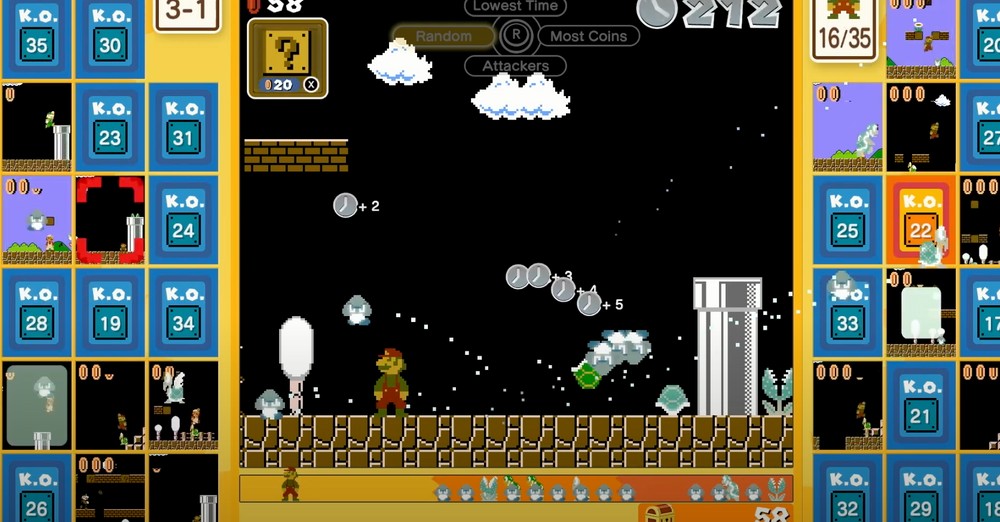Select the K.O. tile numbered 34

pyautogui.click(x=183, y=311)
